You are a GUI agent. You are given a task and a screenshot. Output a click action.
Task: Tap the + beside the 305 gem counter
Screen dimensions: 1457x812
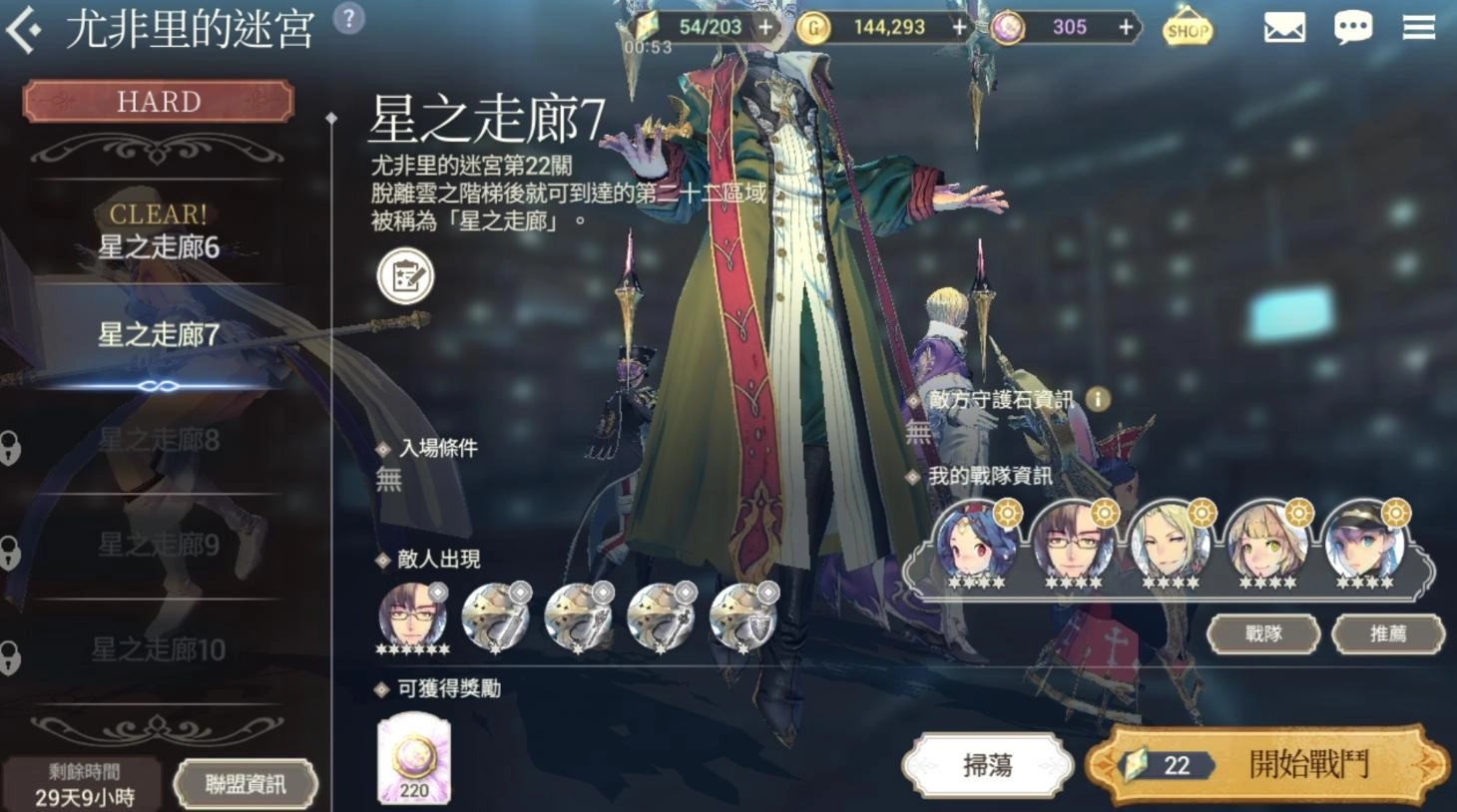coord(1126,28)
